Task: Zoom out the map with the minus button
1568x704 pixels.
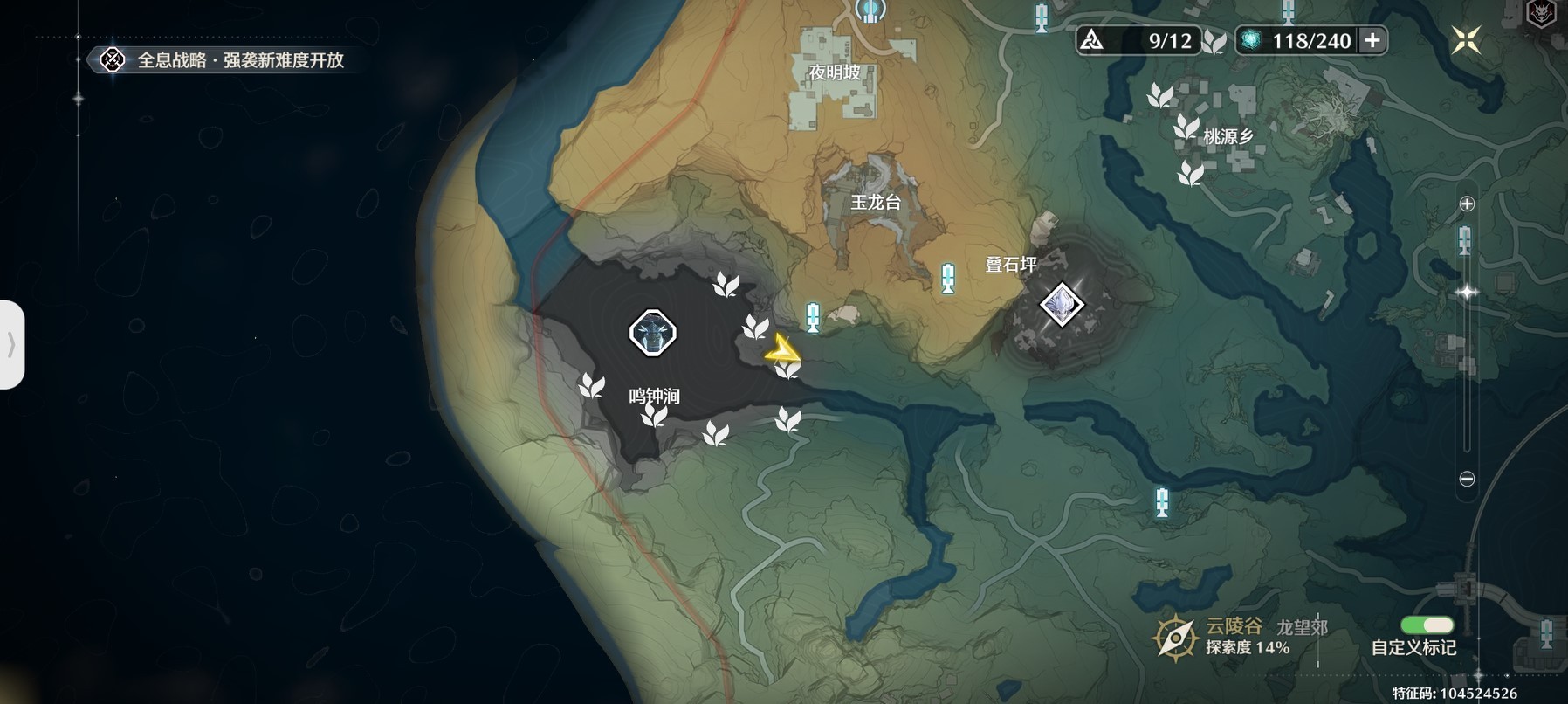Action: coord(1467,479)
